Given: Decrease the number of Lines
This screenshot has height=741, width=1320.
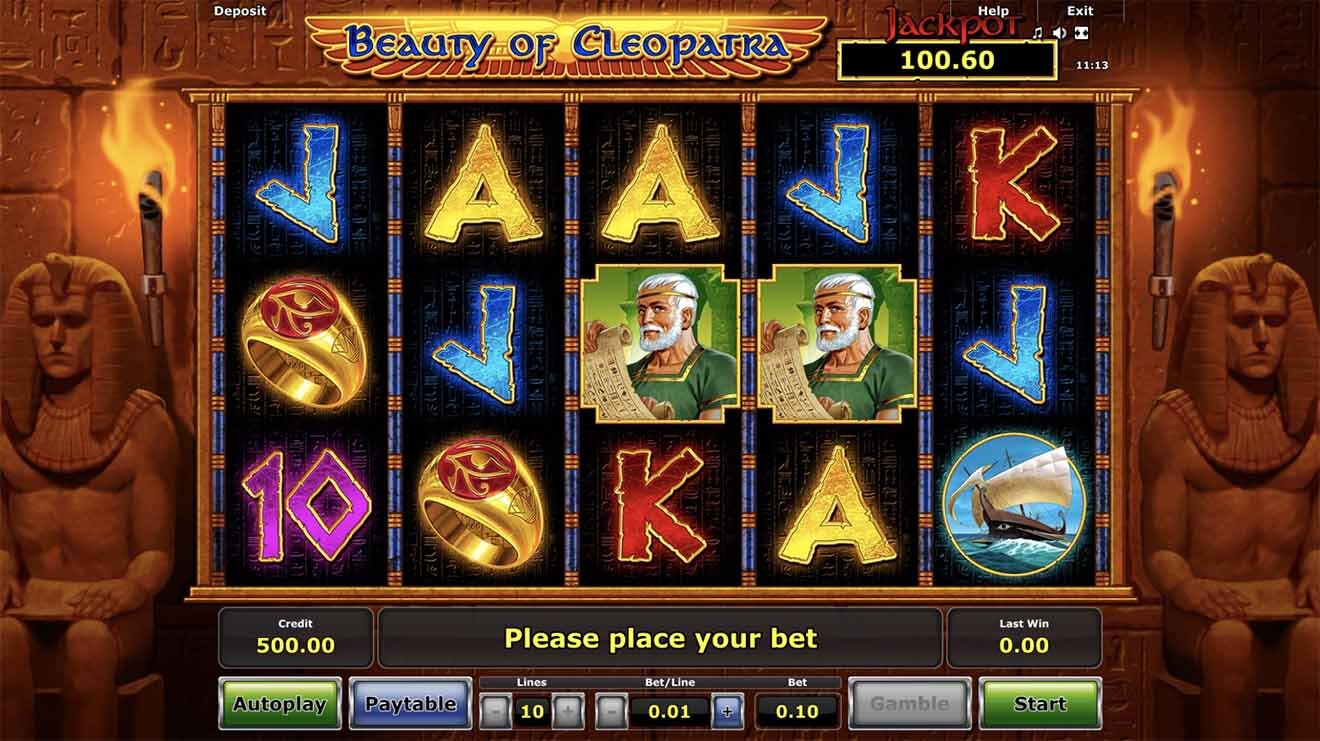Looking at the screenshot, I should tap(496, 712).
